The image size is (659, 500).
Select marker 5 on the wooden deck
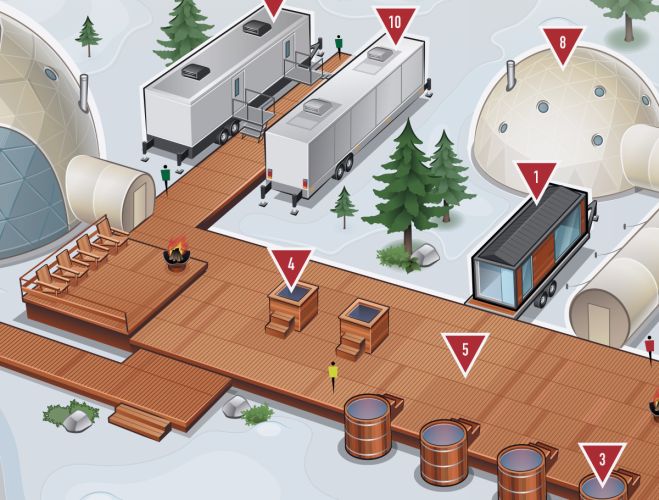(x=465, y=352)
